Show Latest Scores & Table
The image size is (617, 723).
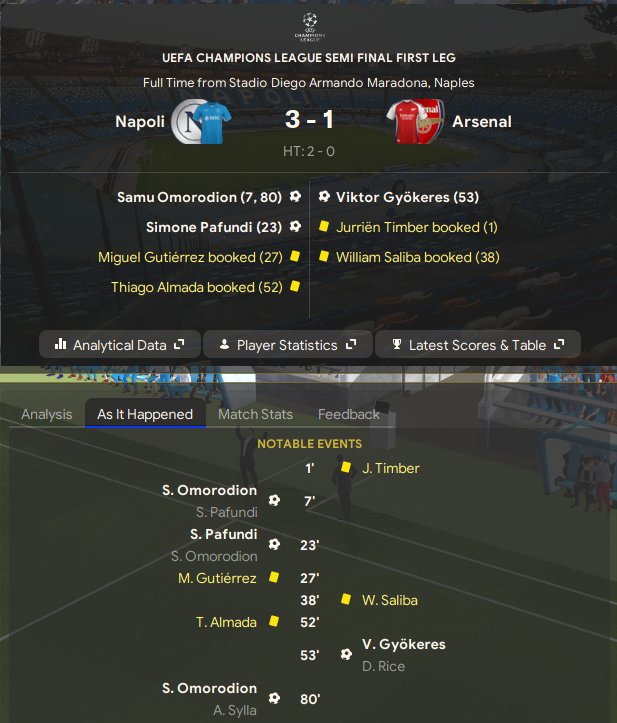click(x=477, y=345)
